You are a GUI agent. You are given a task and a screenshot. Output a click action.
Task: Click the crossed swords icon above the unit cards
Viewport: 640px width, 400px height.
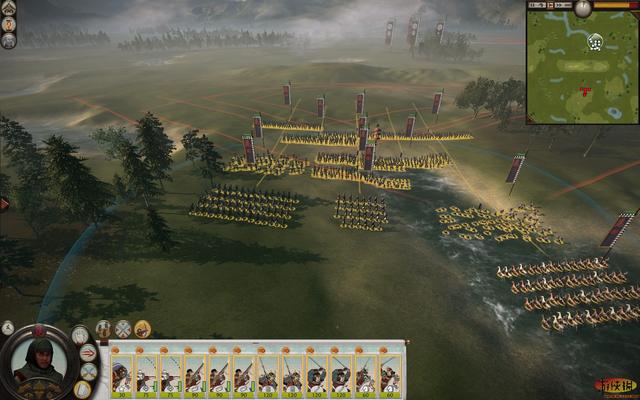pos(123,328)
